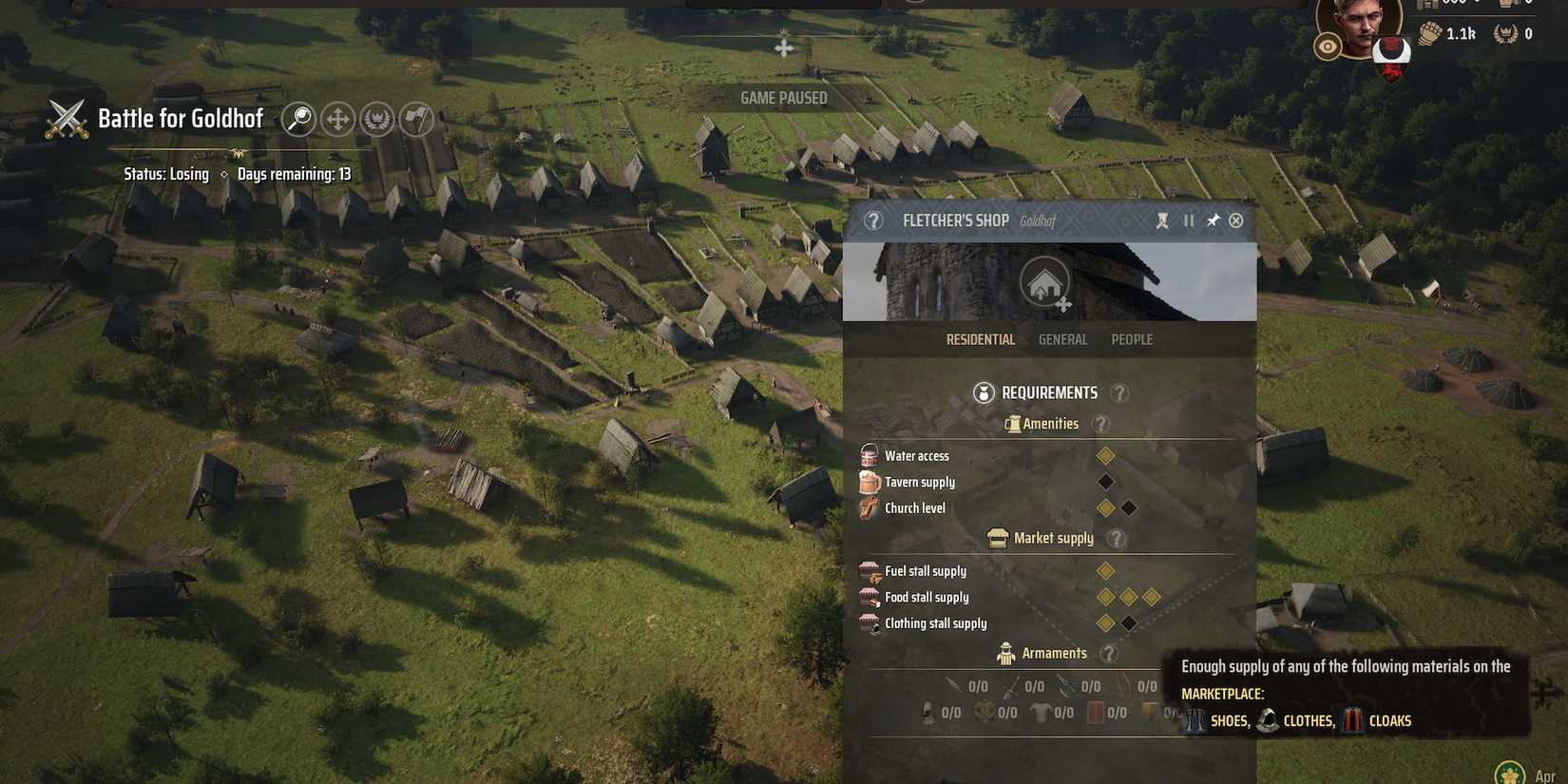Open the lord portrait in the corner
The image size is (1568, 784).
click(1359, 24)
